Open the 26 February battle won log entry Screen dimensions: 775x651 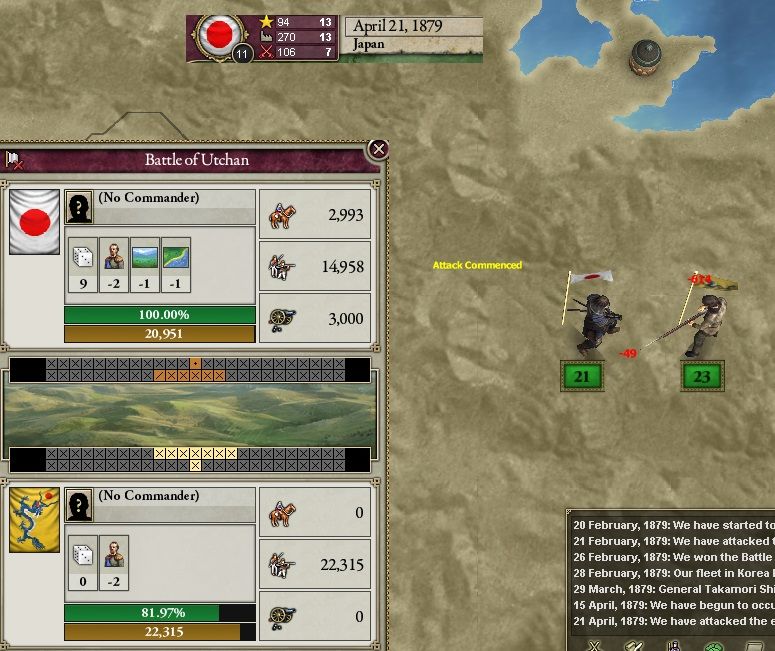672,557
